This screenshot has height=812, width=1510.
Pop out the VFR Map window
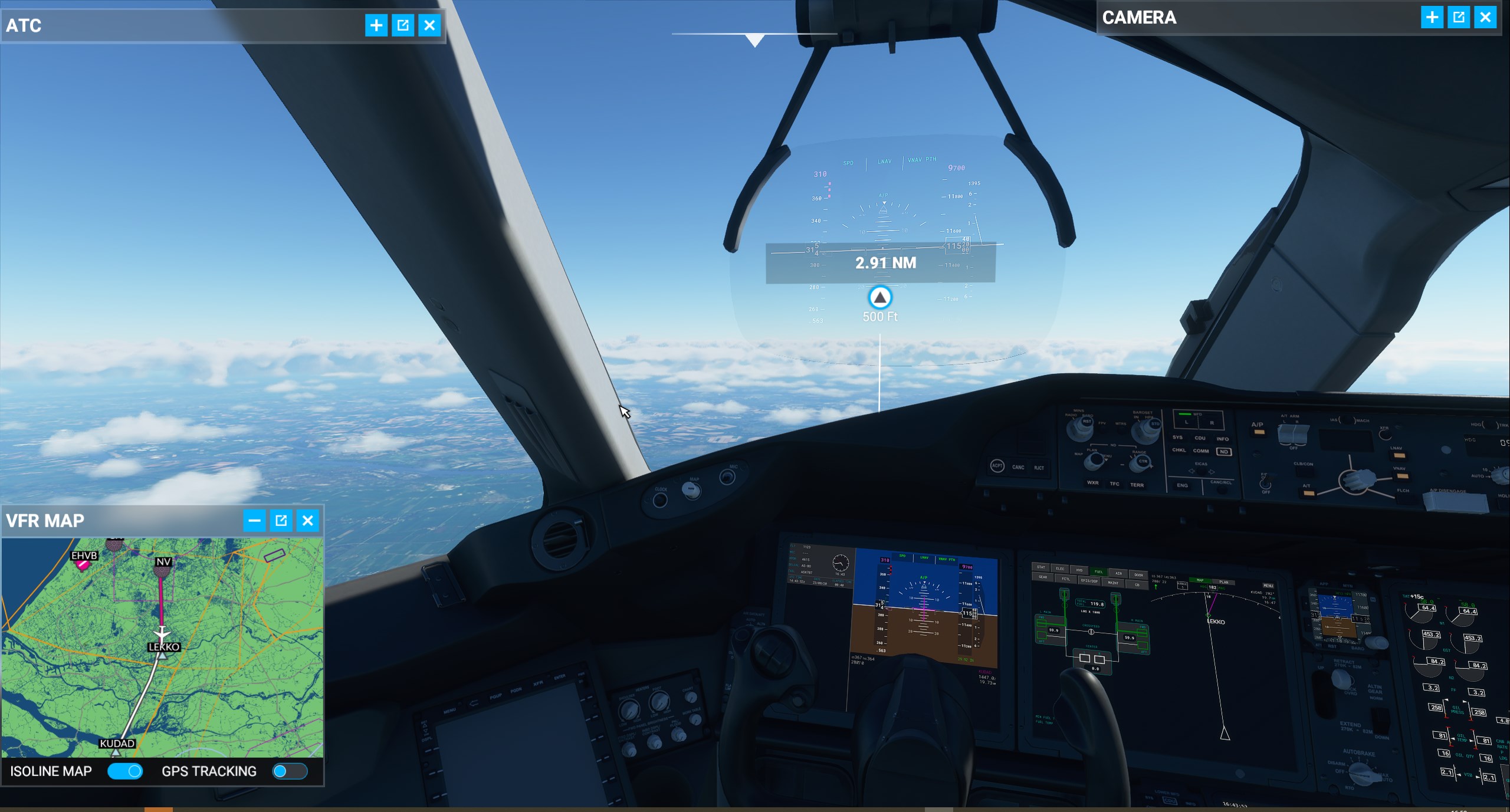[x=281, y=520]
